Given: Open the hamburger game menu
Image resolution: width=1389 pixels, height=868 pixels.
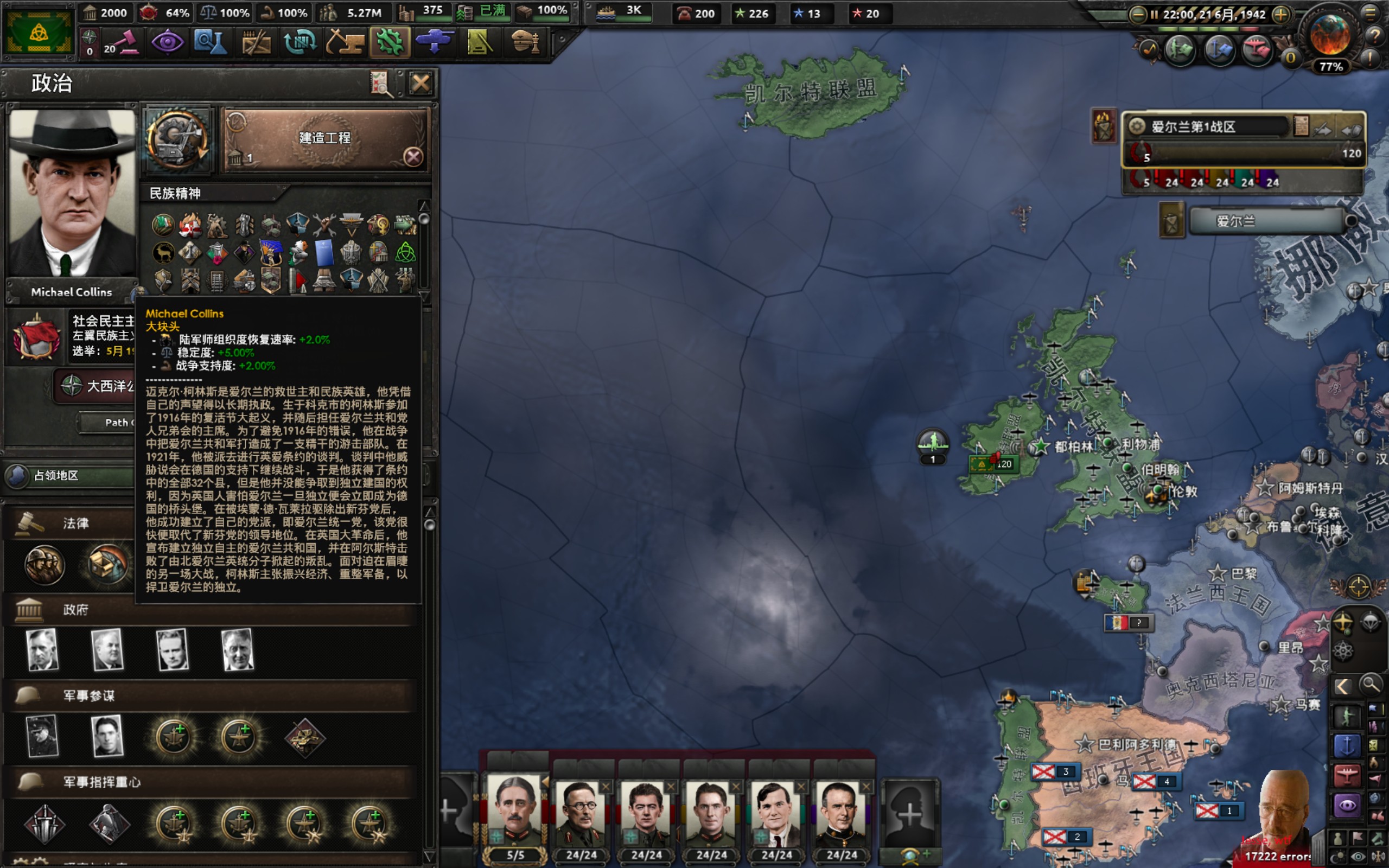Looking at the screenshot, I should (1371, 12).
